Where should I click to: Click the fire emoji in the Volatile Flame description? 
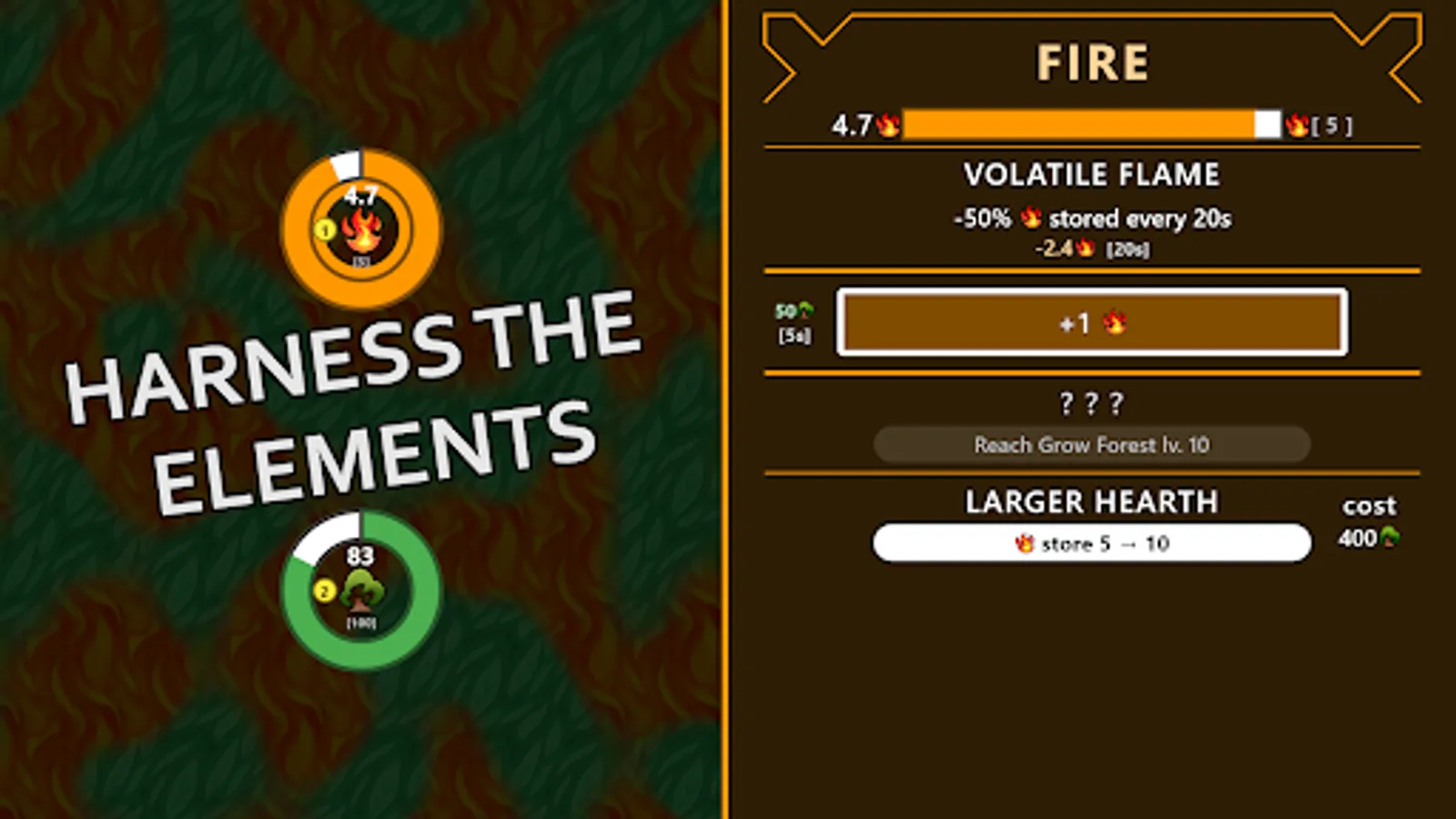point(1029,217)
